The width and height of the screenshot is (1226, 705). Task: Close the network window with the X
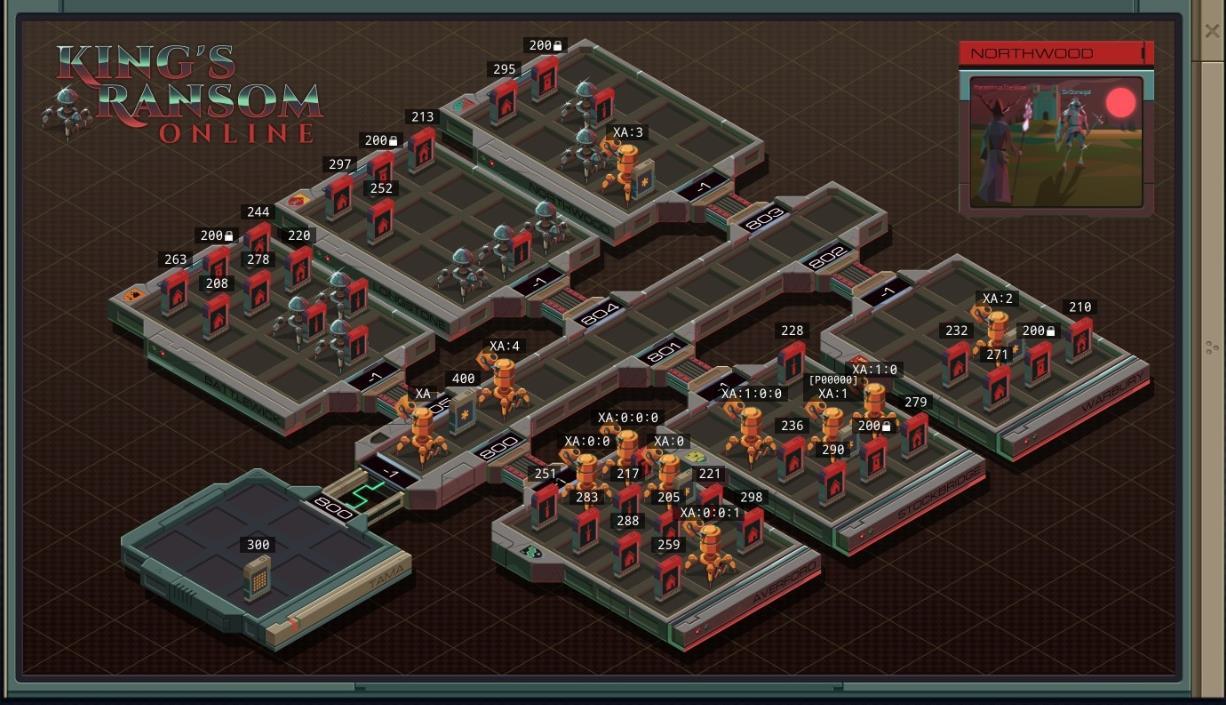pyautogui.click(x=1212, y=31)
